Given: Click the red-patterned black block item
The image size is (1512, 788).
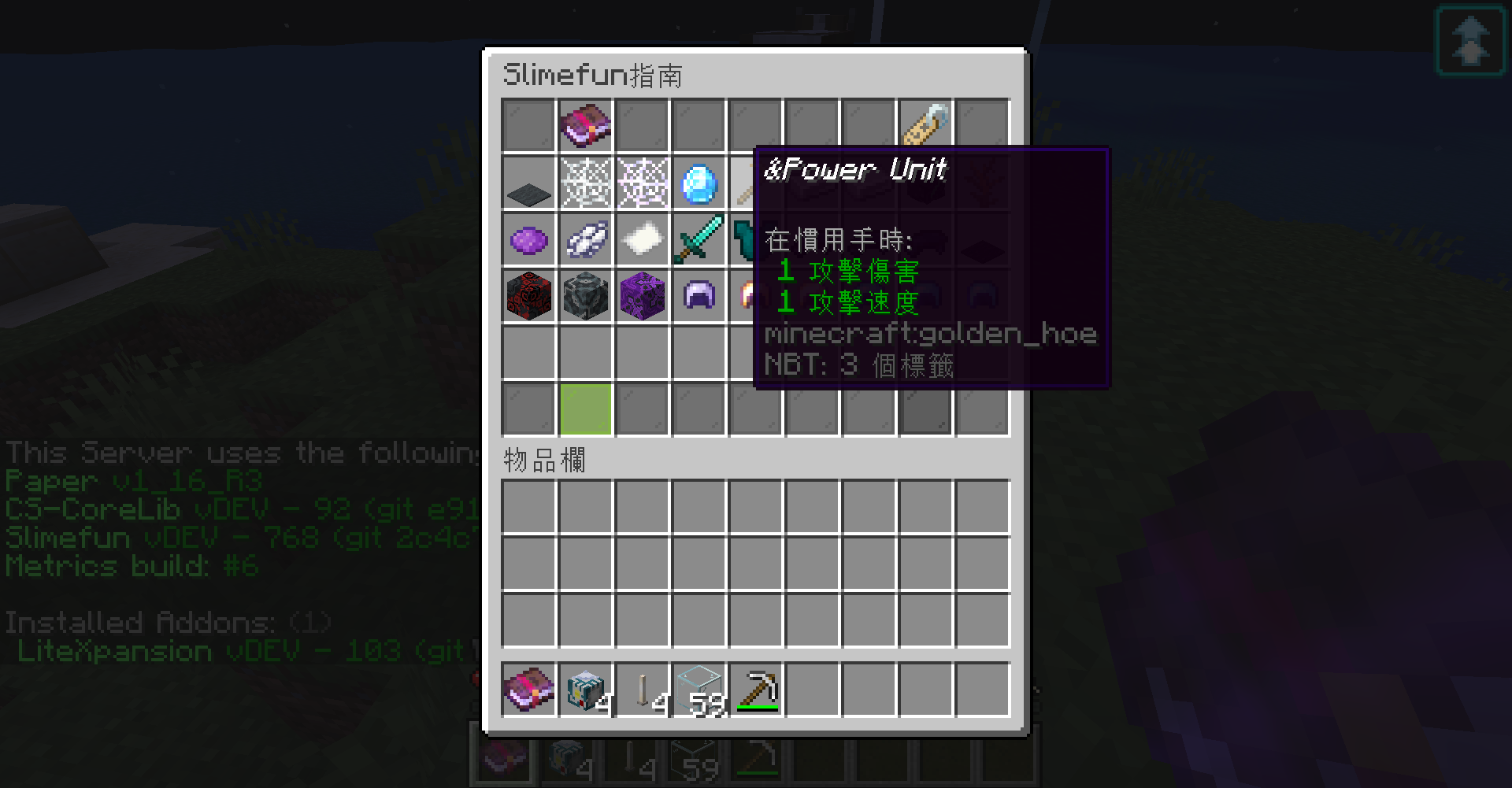Looking at the screenshot, I should (528, 295).
